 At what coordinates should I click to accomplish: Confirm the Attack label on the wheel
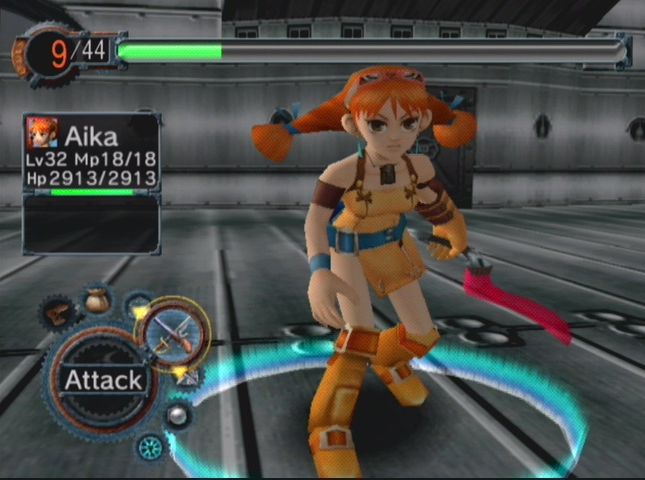[x=103, y=380]
